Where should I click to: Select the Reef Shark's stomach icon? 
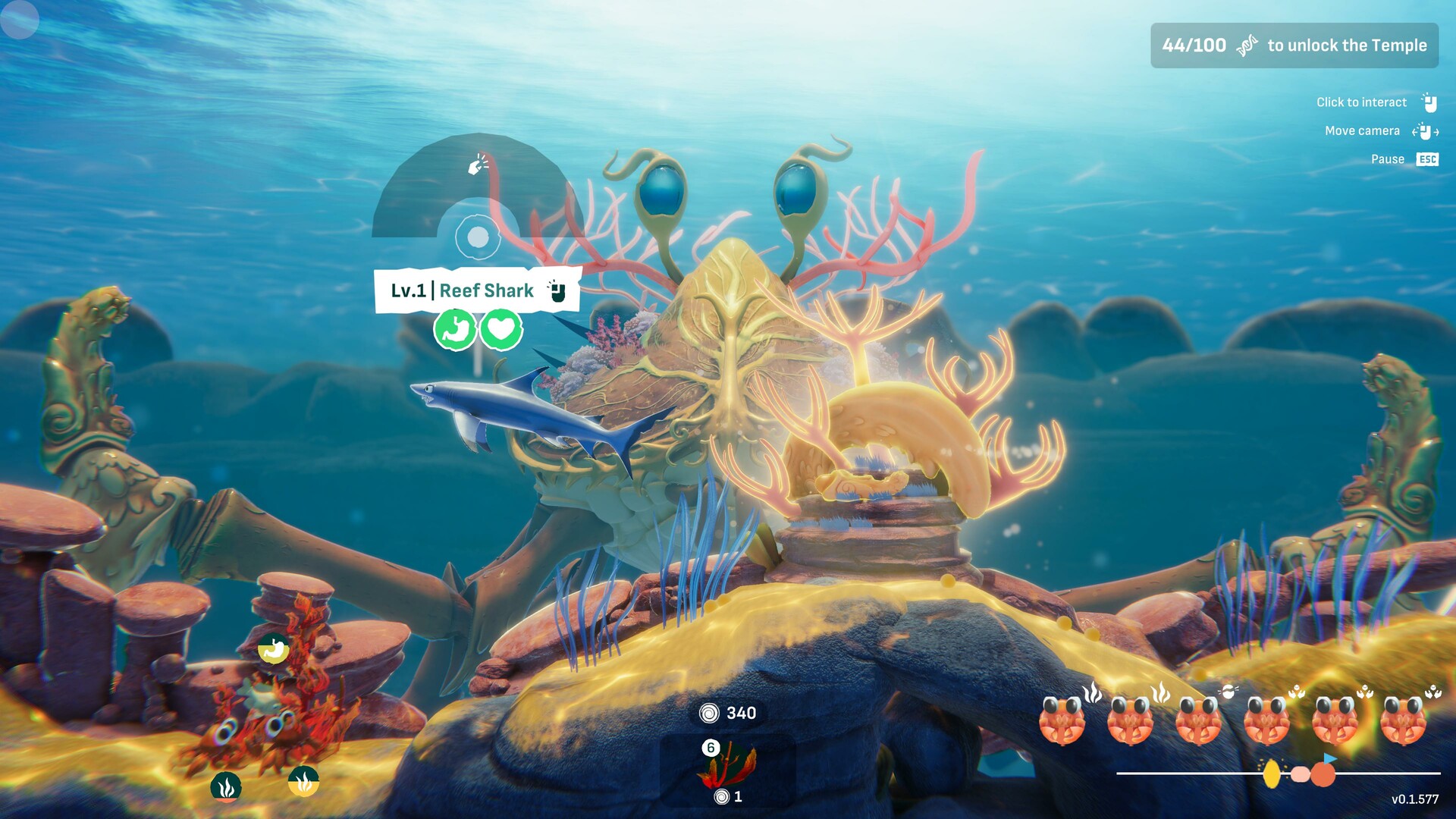coord(456,329)
